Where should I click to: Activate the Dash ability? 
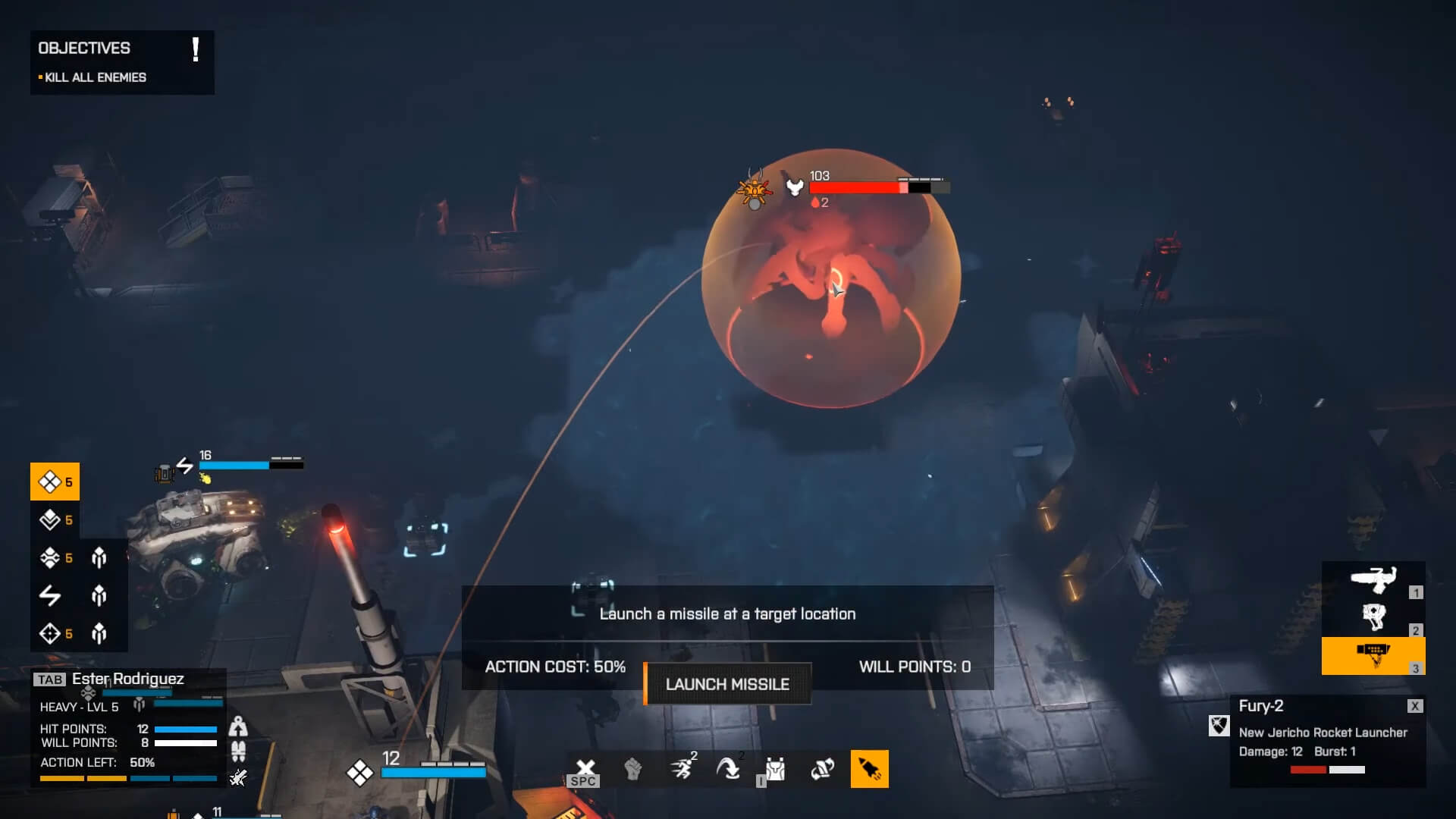point(682,768)
